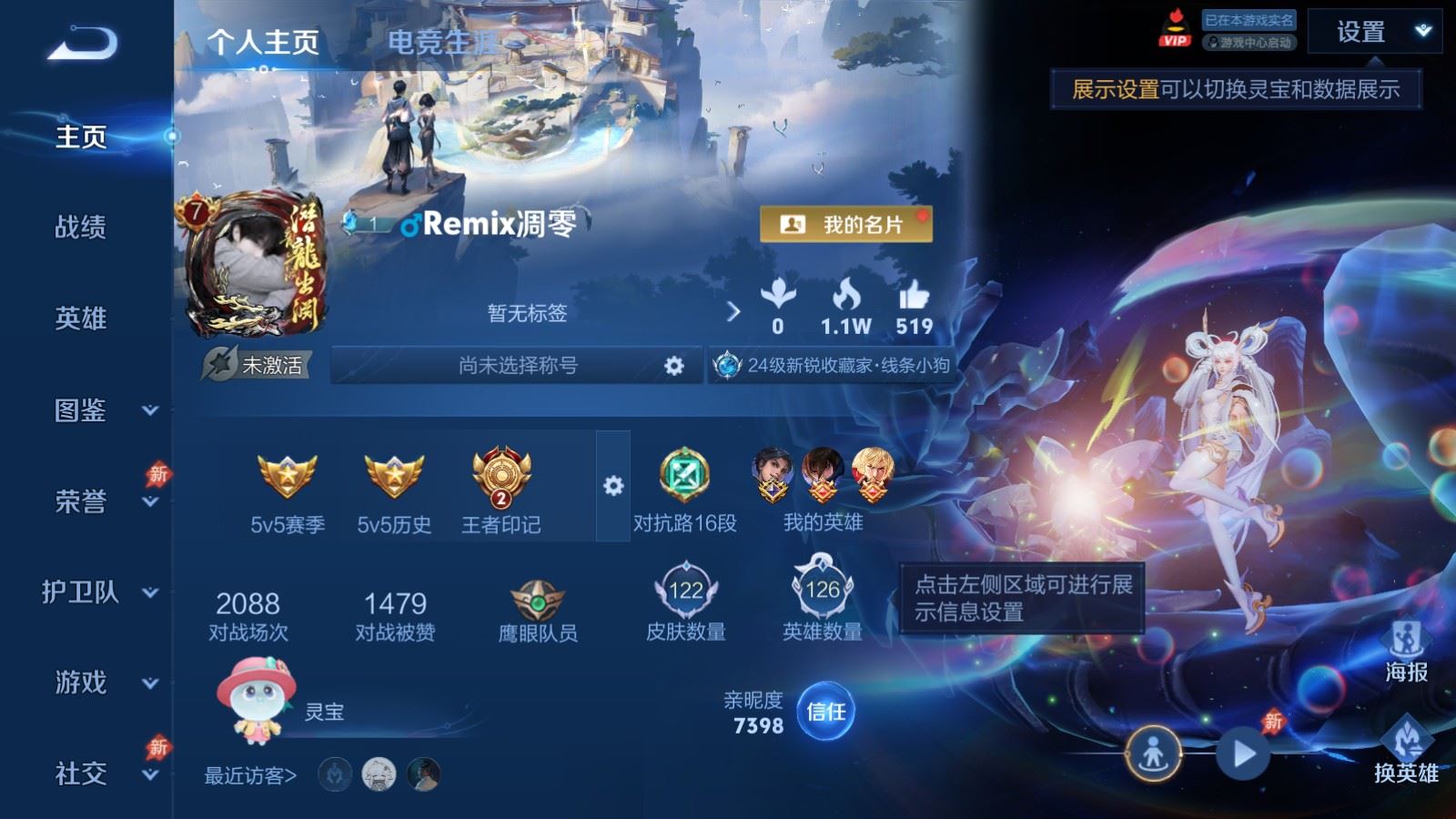Click the 尚未选择称号 title selector
Image resolution: width=1456 pixels, height=819 pixels.
pos(518,366)
